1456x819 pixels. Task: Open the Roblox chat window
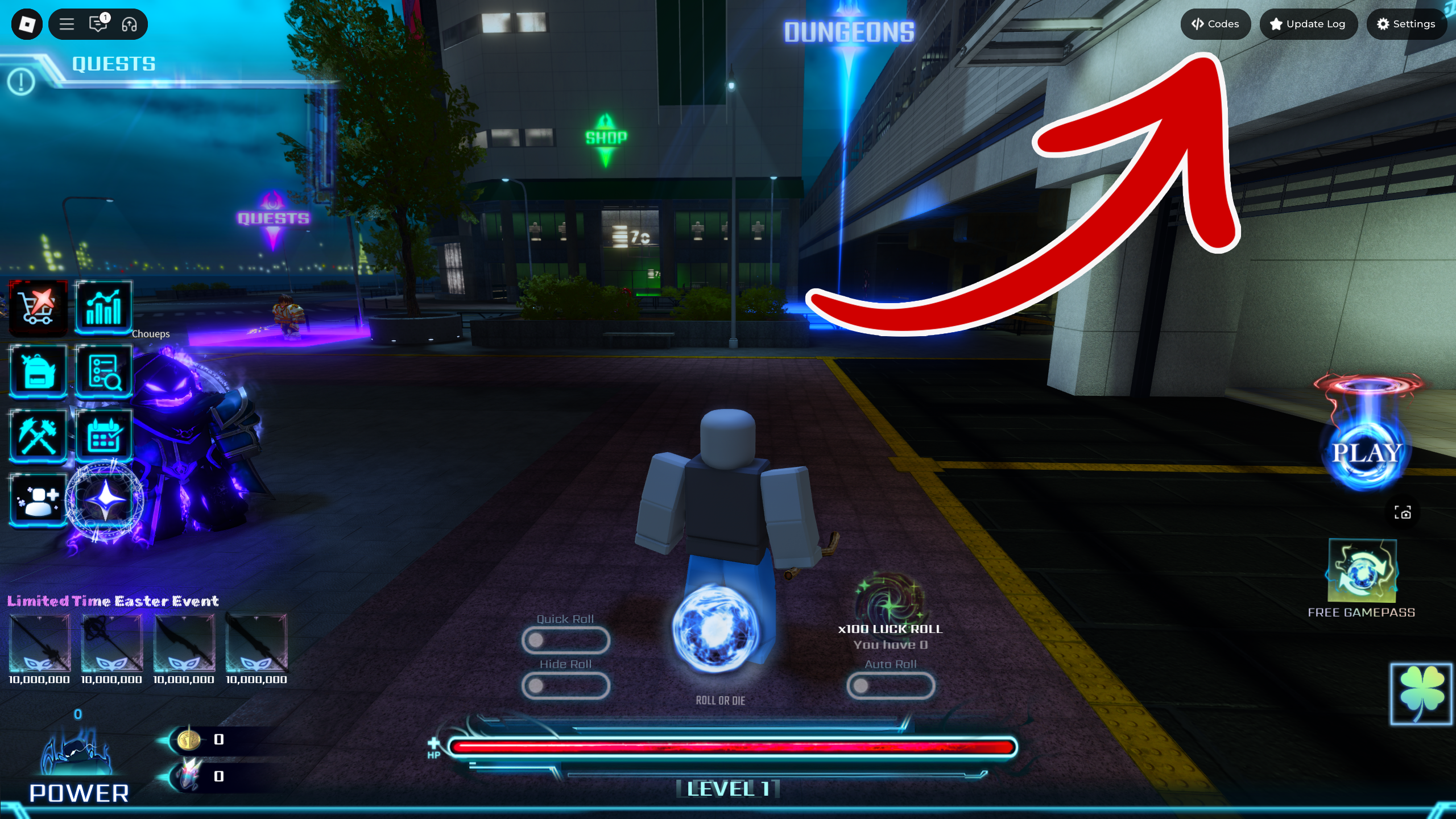(x=98, y=24)
